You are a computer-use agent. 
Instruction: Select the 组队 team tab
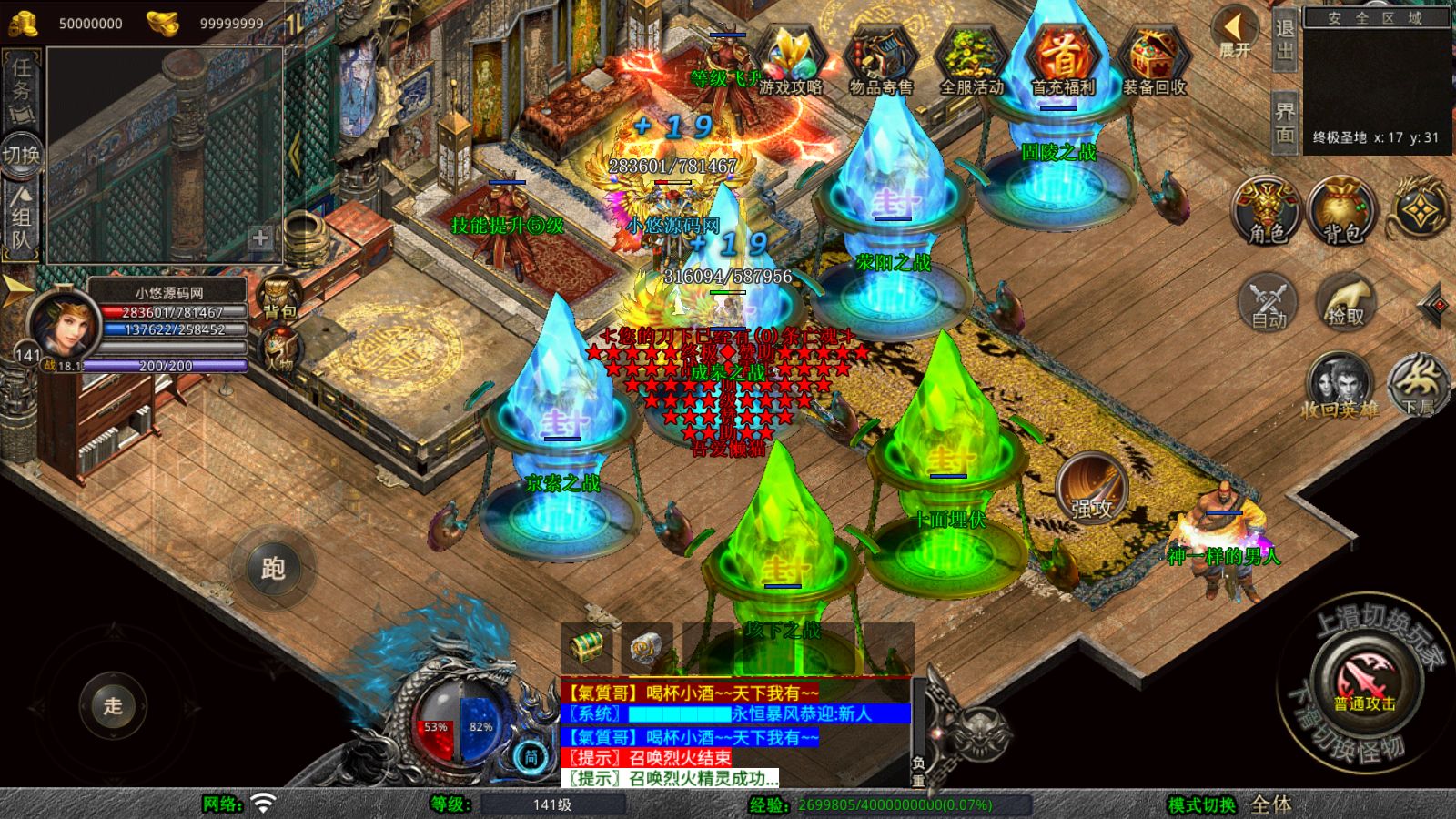21,218
